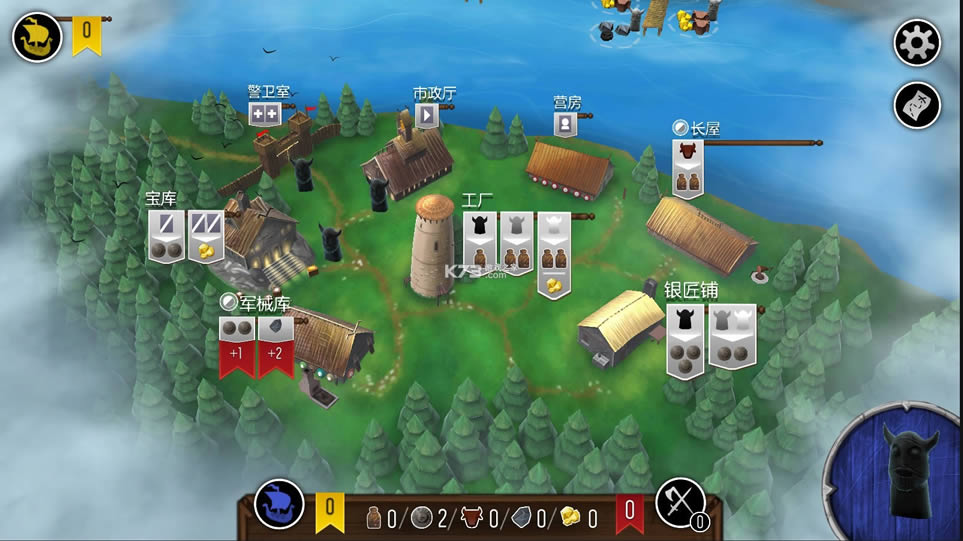Pick the 长屋 livestock action card

click(x=687, y=168)
